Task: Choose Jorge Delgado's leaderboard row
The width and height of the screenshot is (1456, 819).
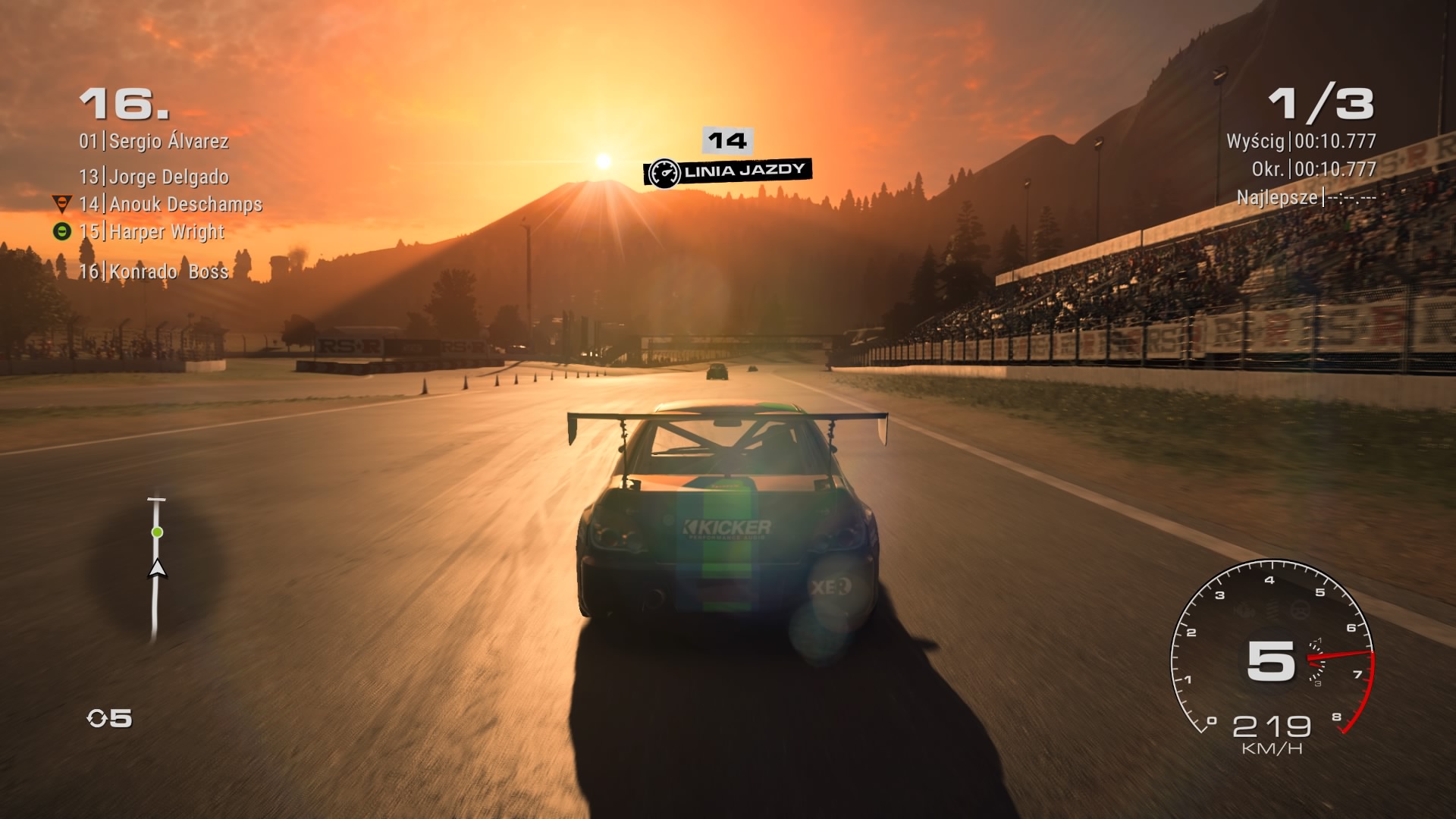Action: pyautogui.click(x=154, y=177)
